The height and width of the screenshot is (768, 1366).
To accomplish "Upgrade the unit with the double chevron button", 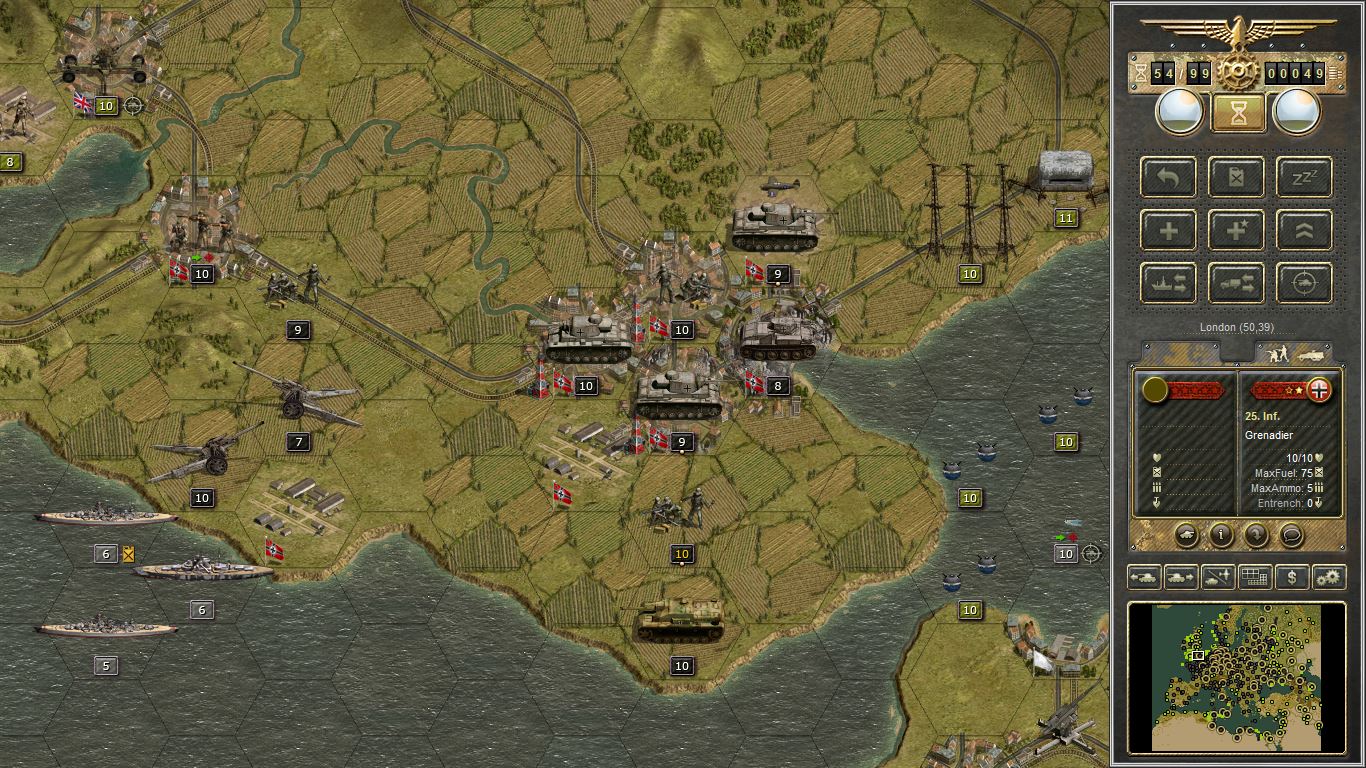I will pyautogui.click(x=1304, y=230).
